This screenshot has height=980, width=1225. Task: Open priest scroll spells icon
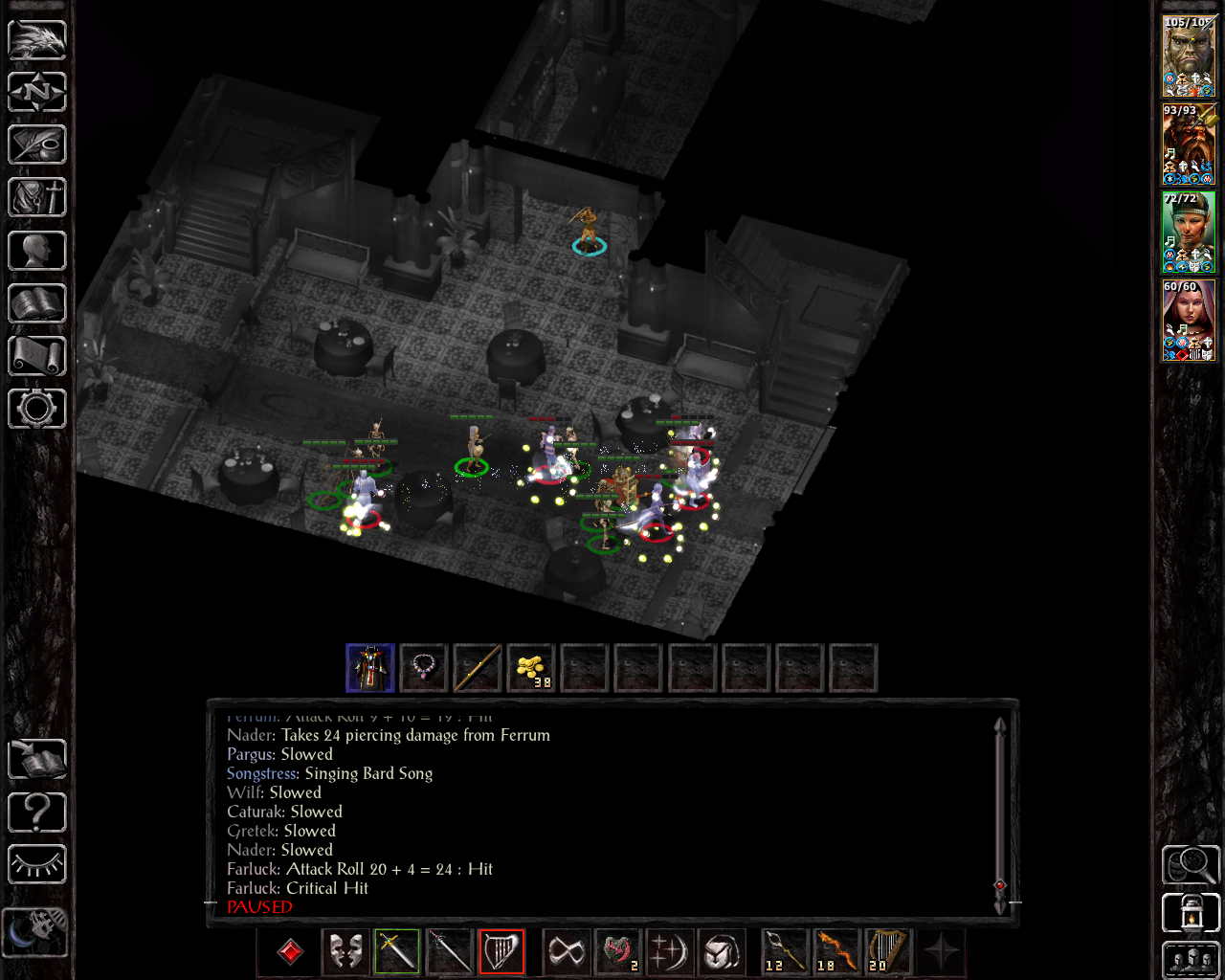tap(36, 355)
